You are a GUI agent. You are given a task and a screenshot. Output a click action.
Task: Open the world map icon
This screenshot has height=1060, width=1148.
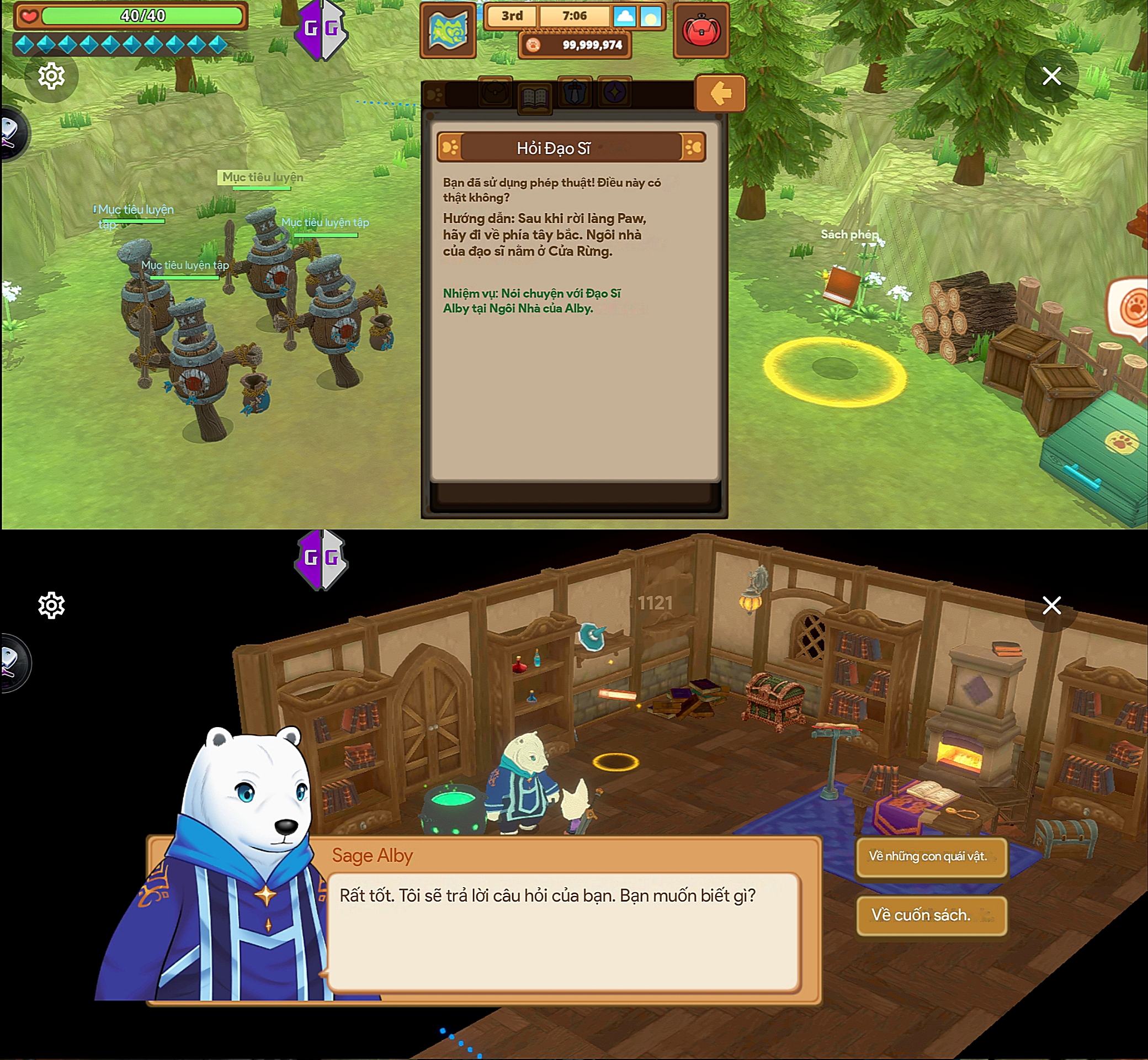[448, 31]
